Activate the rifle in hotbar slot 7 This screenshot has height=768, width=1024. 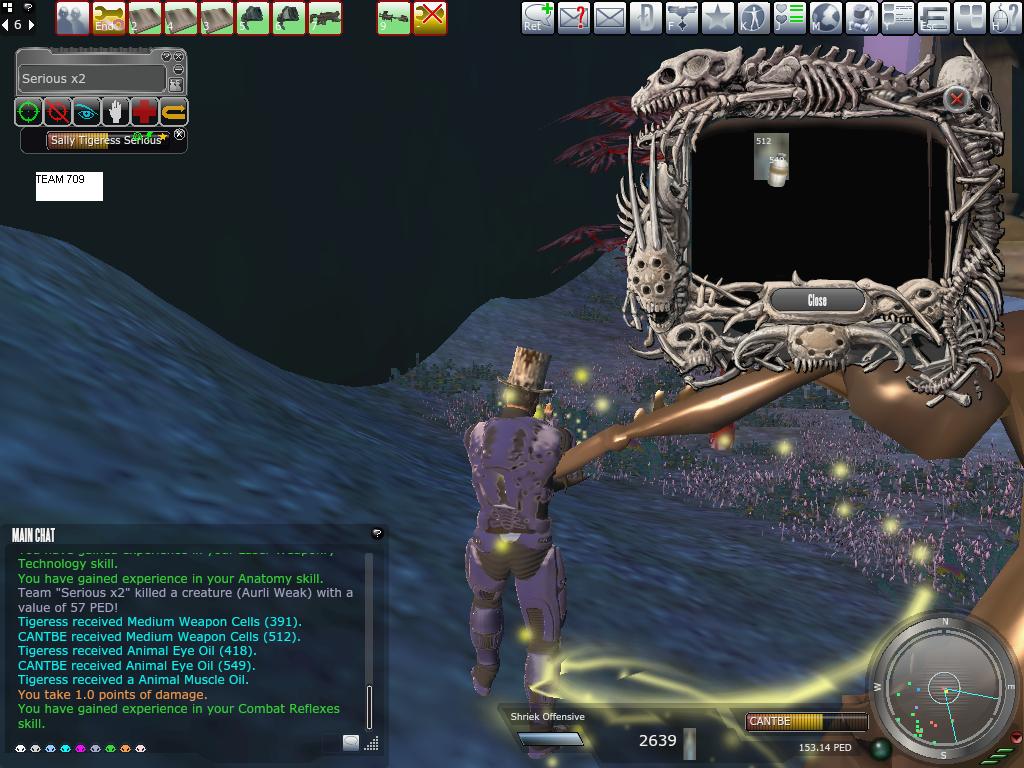coord(325,18)
